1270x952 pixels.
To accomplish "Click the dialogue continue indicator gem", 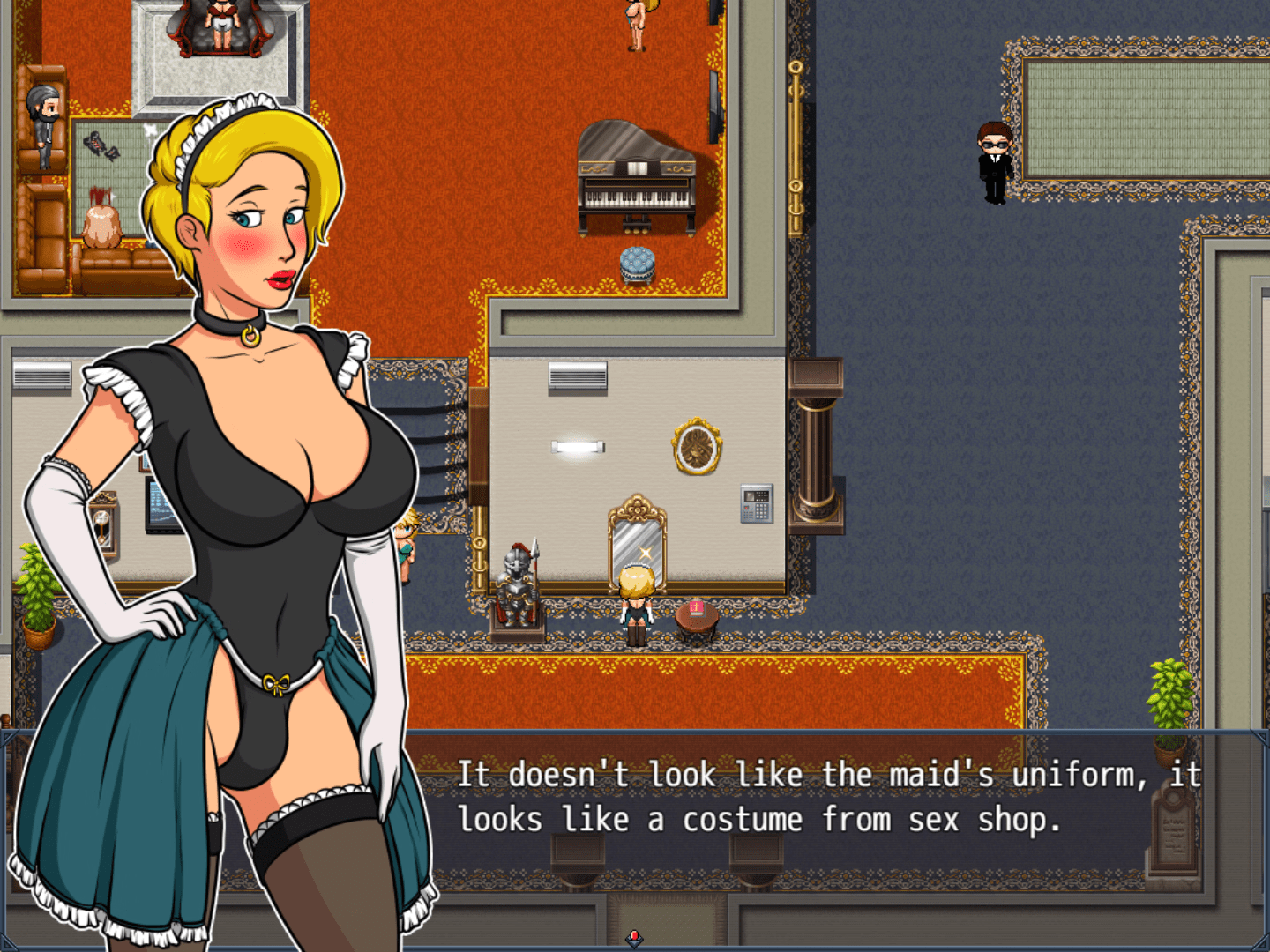I will click(x=634, y=938).
